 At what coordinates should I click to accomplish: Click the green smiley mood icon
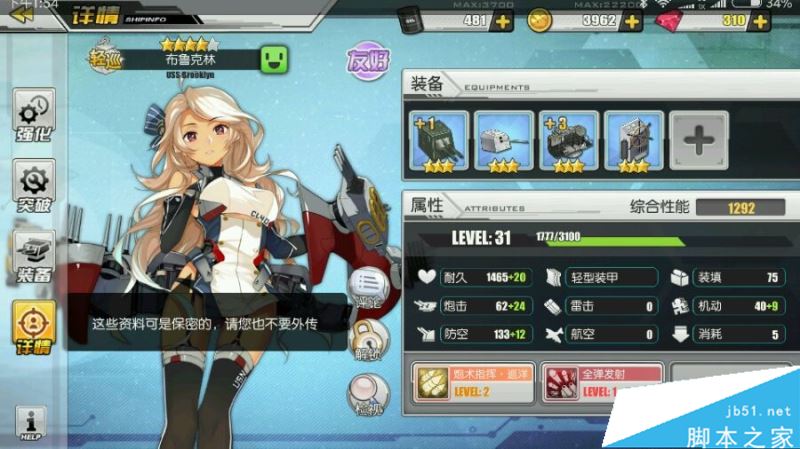click(x=273, y=58)
